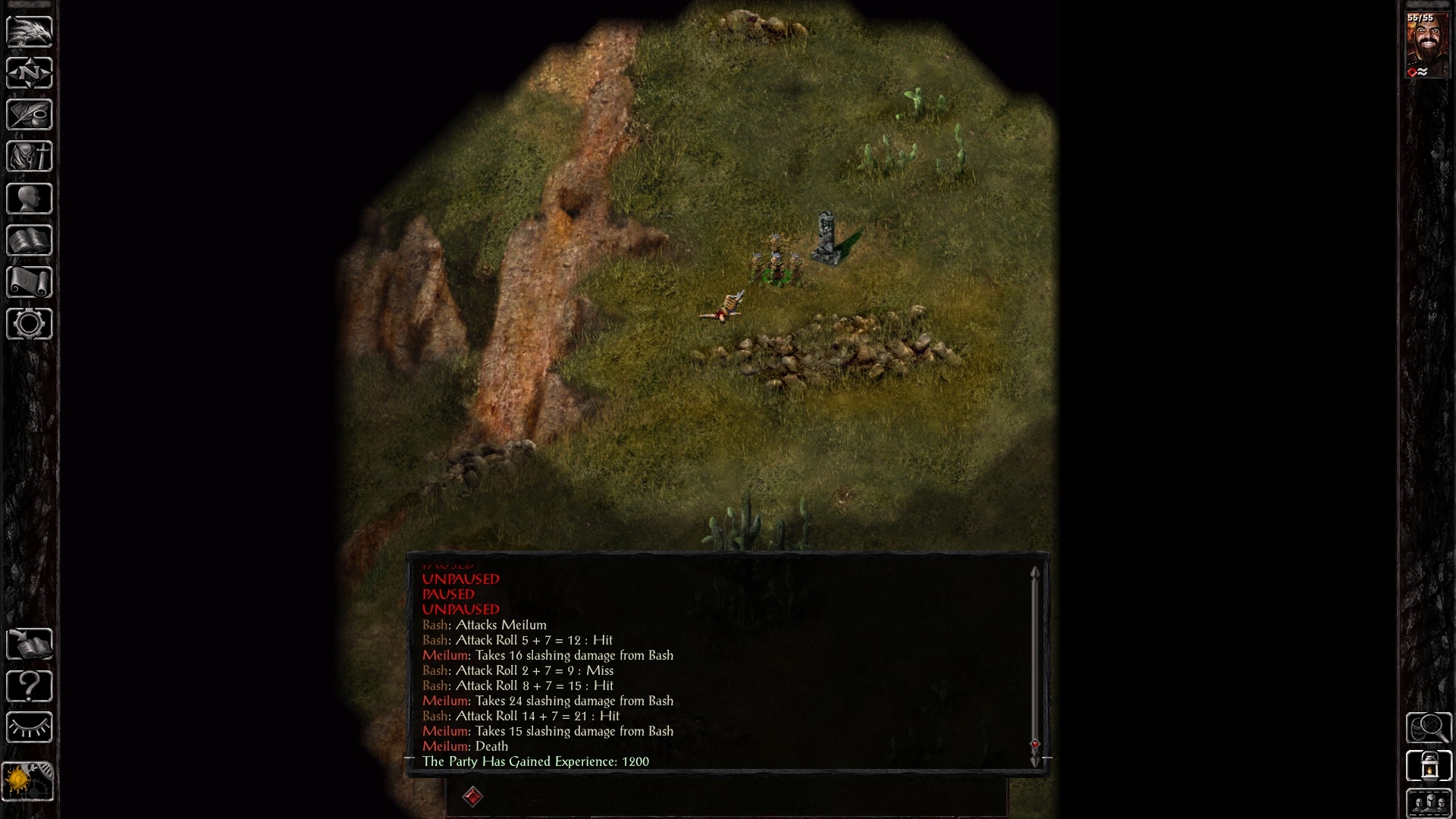Open the mage spellbook
Screen dimensions: 1456x819
point(30,240)
